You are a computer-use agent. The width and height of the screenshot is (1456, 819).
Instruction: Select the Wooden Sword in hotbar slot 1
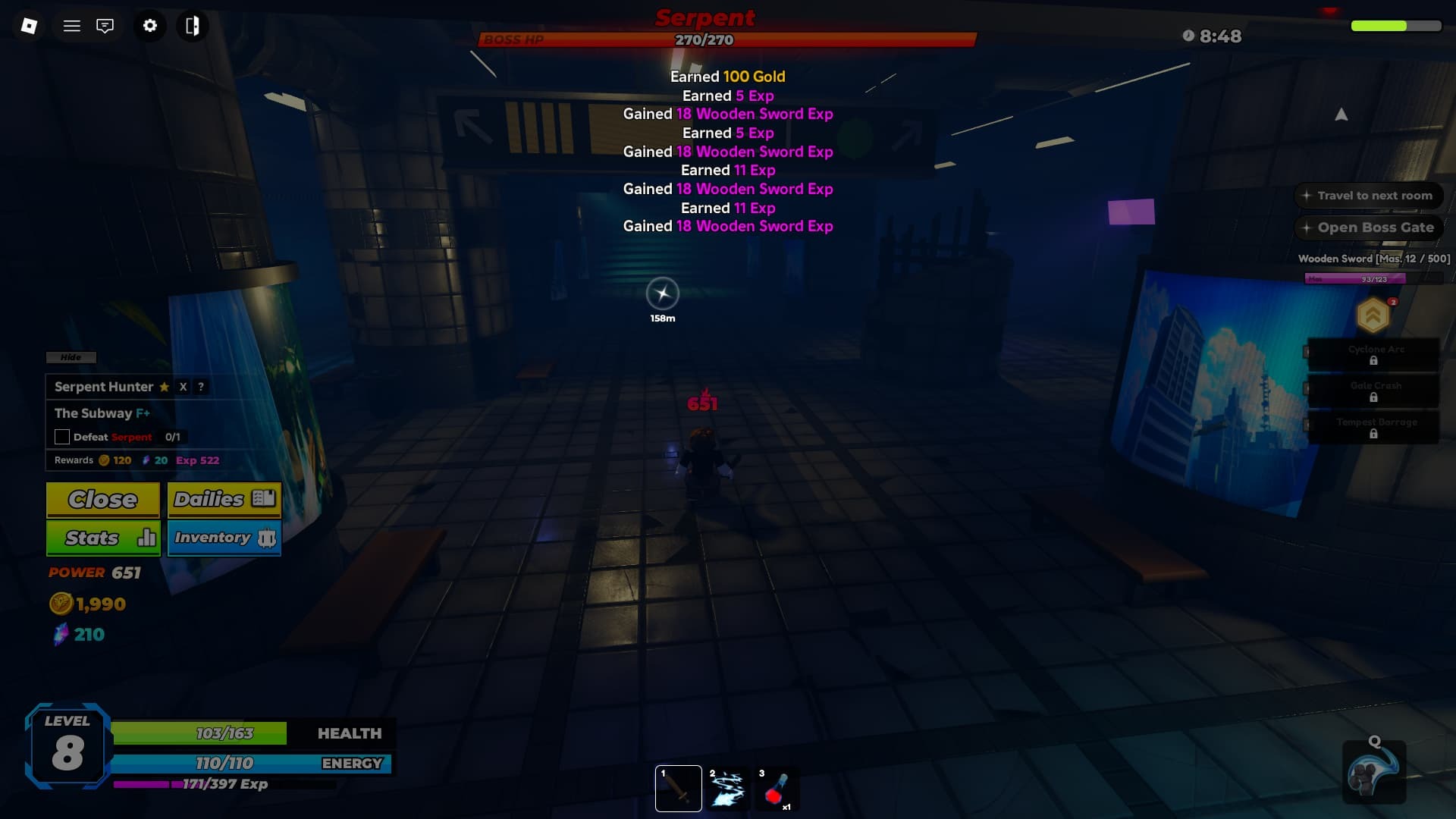point(678,788)
